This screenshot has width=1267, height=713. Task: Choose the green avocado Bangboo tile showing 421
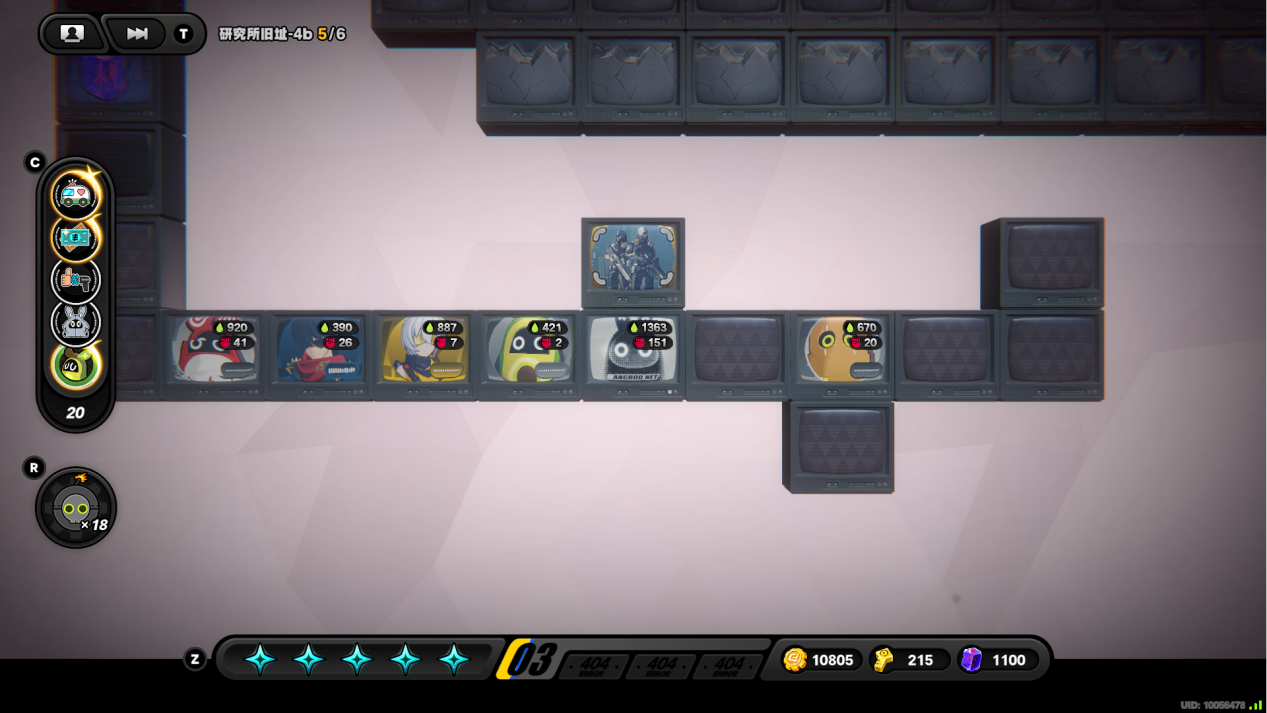point(527,351)
